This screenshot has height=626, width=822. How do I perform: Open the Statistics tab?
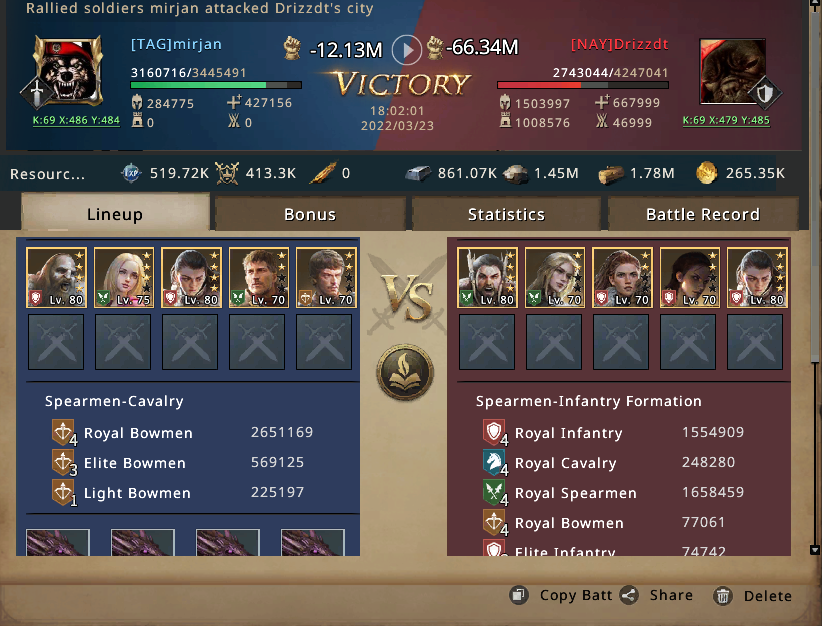(x=506, y=214)
